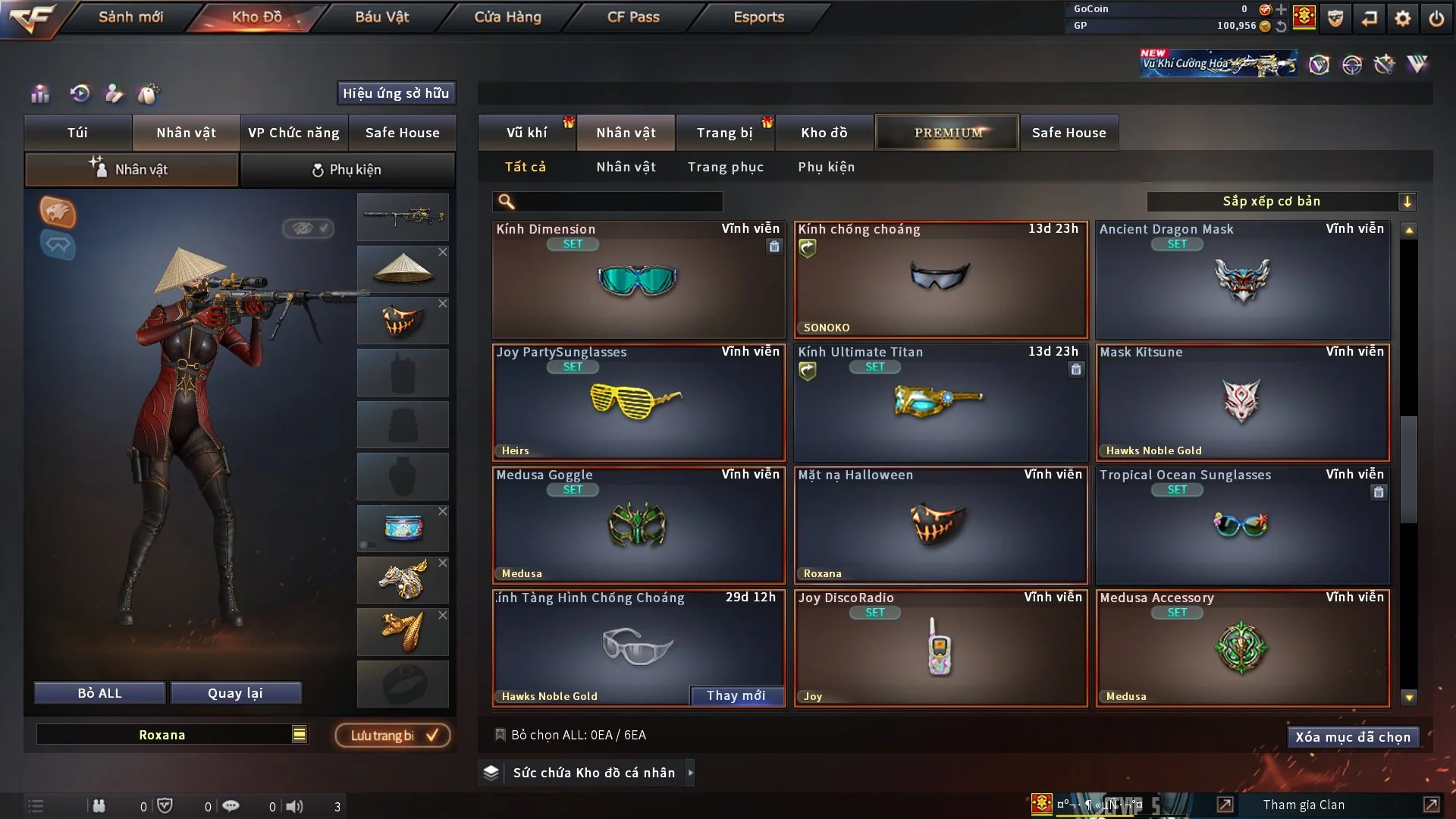
Task: Click Xóa mục đã chọn button
Action: [x=1352, y=737]
